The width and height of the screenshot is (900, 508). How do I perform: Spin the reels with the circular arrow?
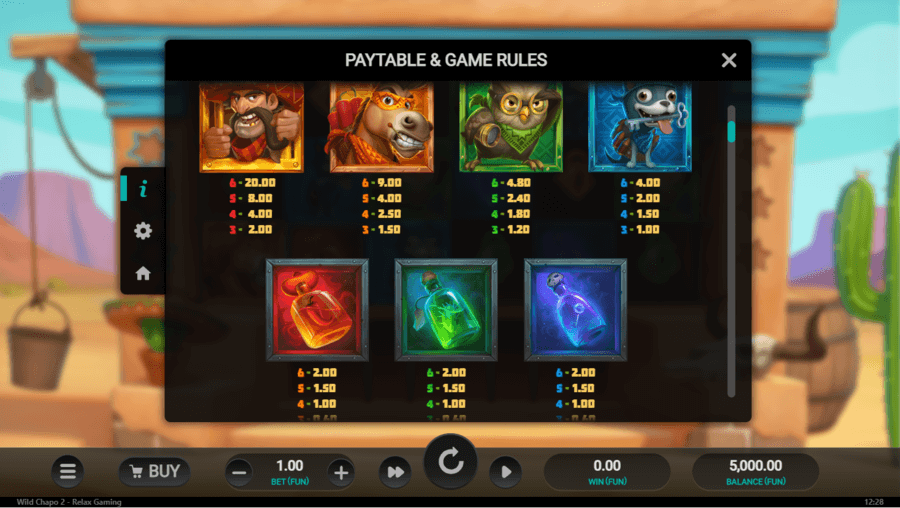(450, 462)
